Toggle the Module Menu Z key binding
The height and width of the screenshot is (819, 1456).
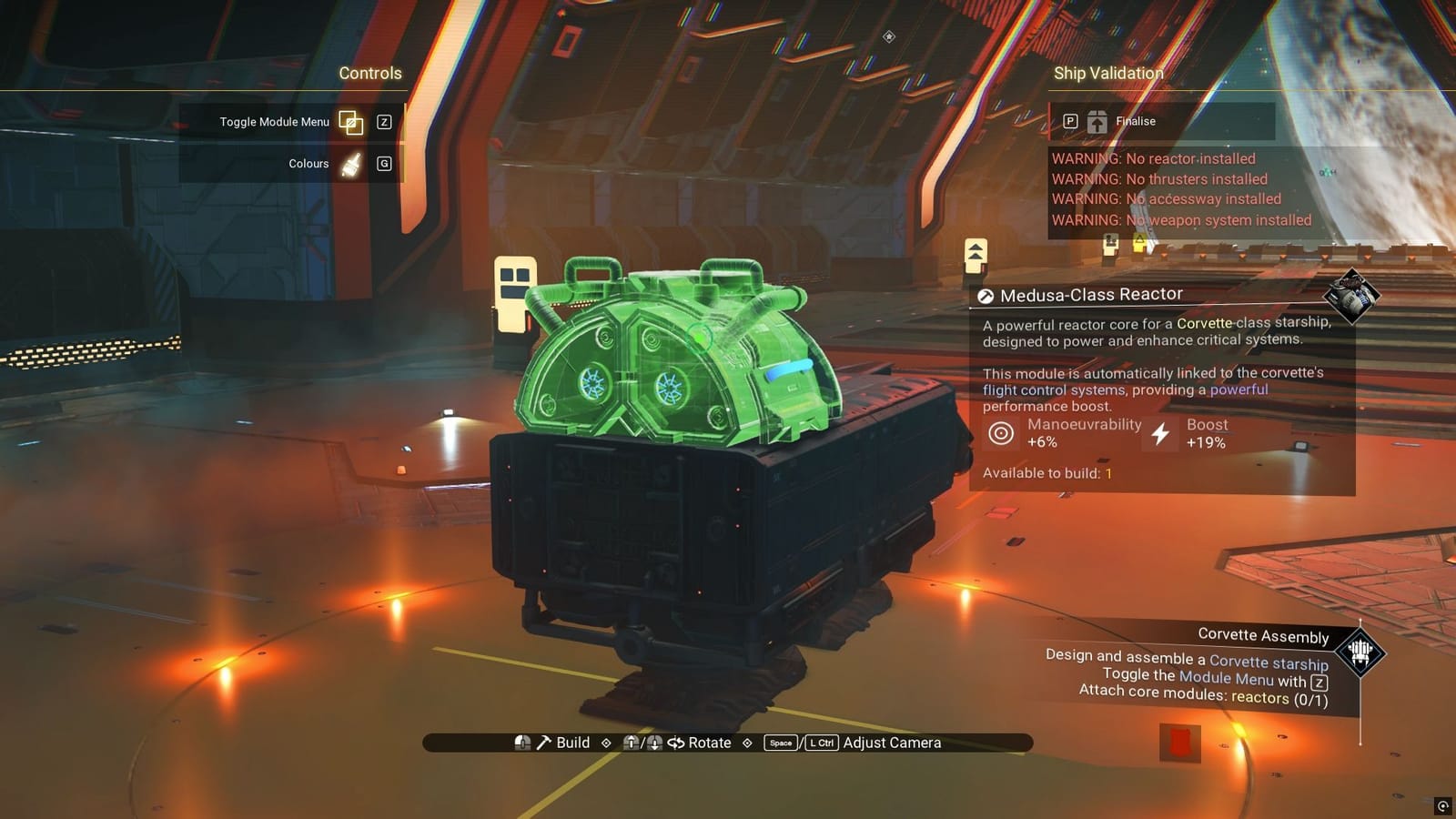point(383,122)
